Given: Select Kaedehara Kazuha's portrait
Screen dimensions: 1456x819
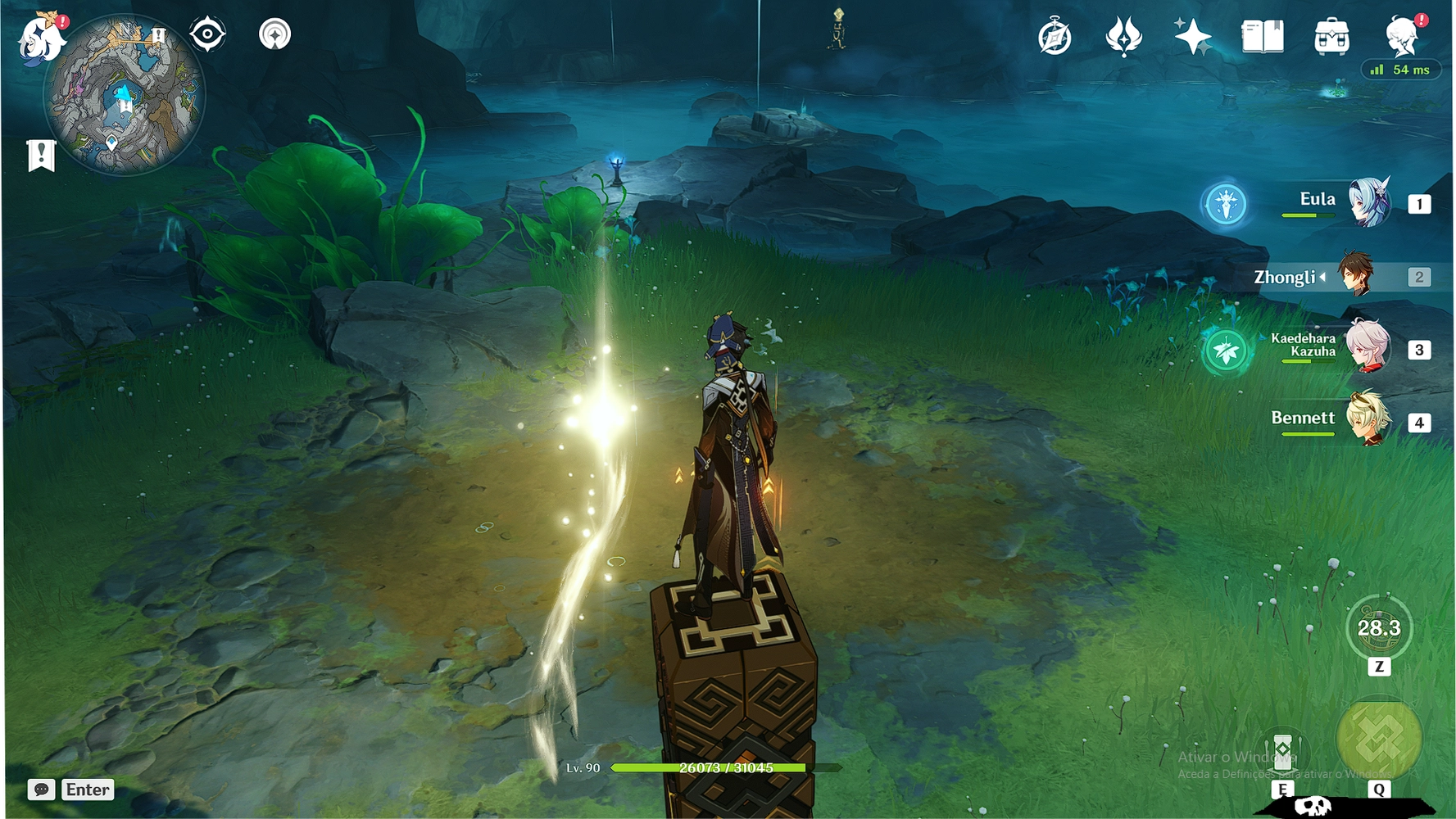Looking at the screenshot, I should point(1370,348).
